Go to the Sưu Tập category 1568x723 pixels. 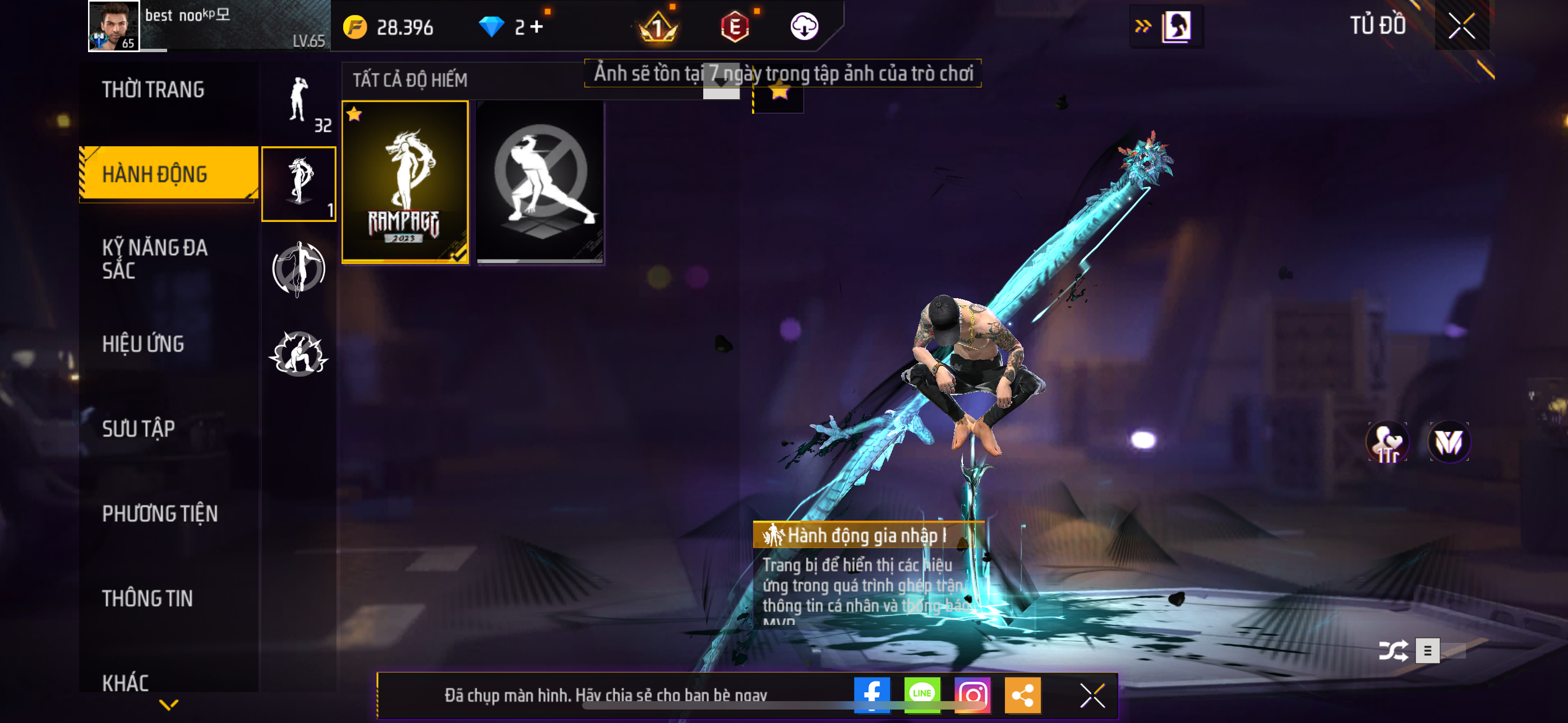point(138,428)
